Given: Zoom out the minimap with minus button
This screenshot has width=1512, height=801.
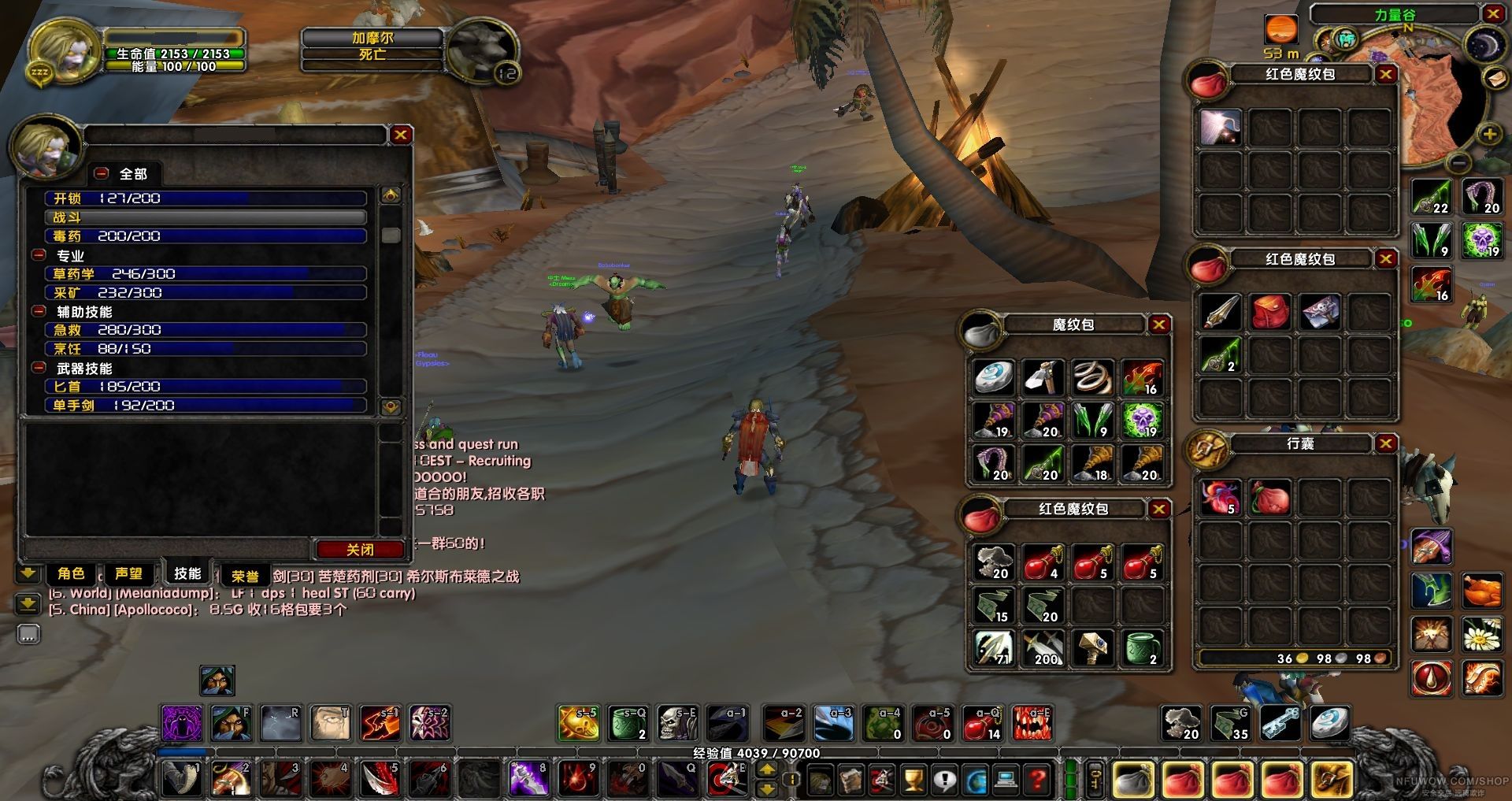Looking at the screenshot, I should pos(1459,163).
